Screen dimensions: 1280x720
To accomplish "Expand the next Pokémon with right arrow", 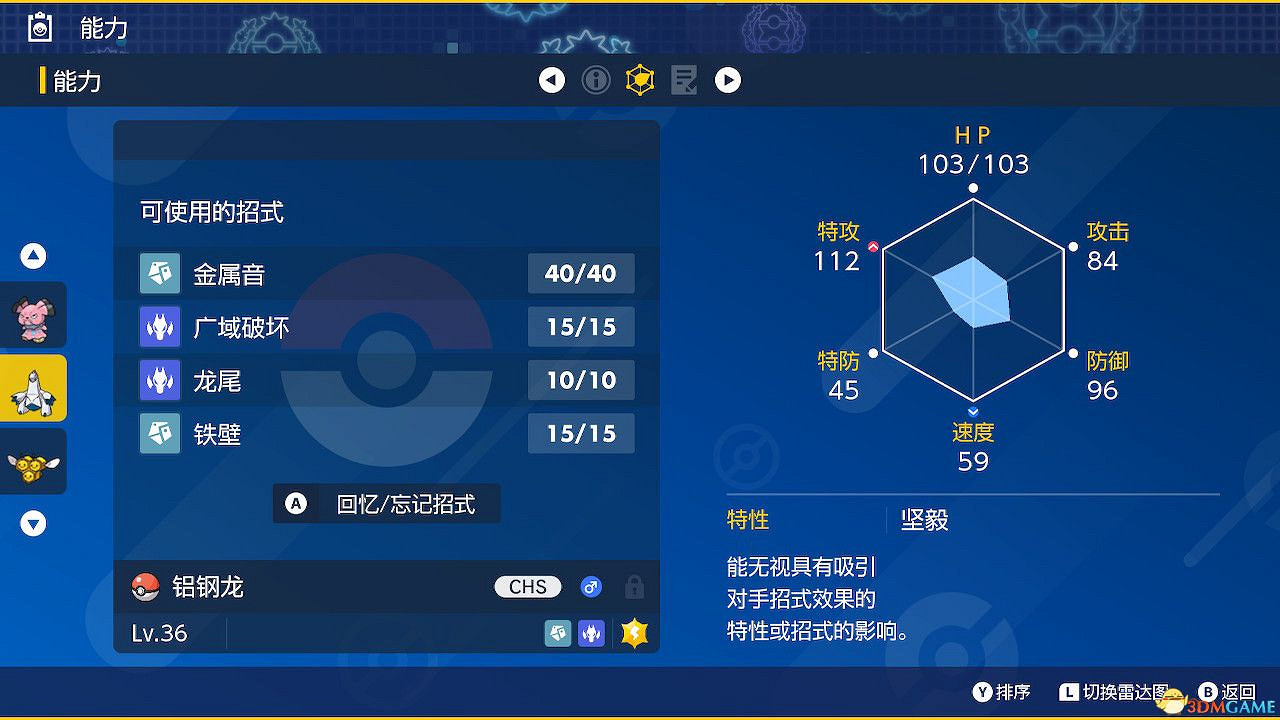I will click(728, 80).
